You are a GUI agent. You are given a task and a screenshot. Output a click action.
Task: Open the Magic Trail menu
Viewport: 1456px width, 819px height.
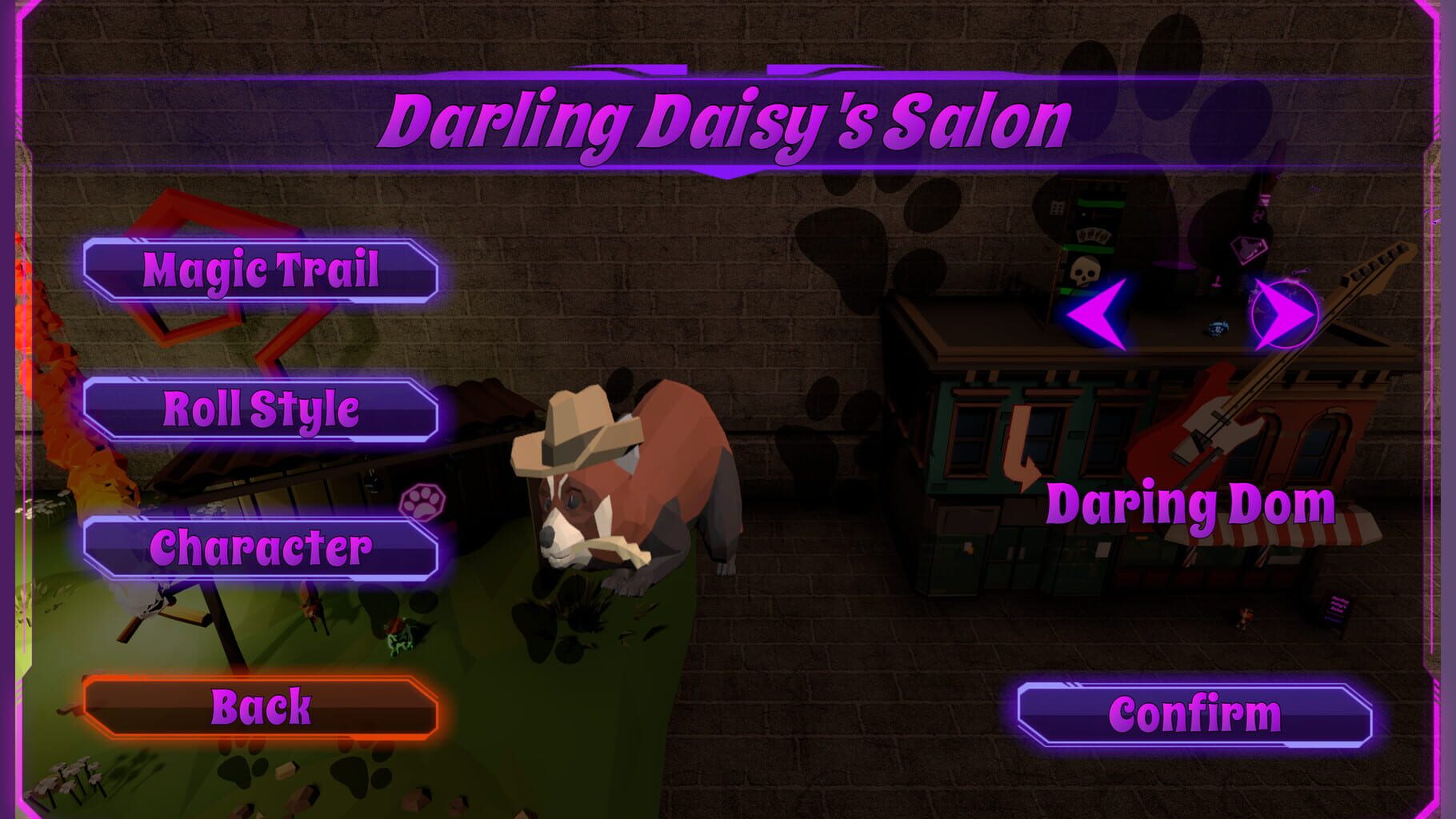(x=260, y=272)
